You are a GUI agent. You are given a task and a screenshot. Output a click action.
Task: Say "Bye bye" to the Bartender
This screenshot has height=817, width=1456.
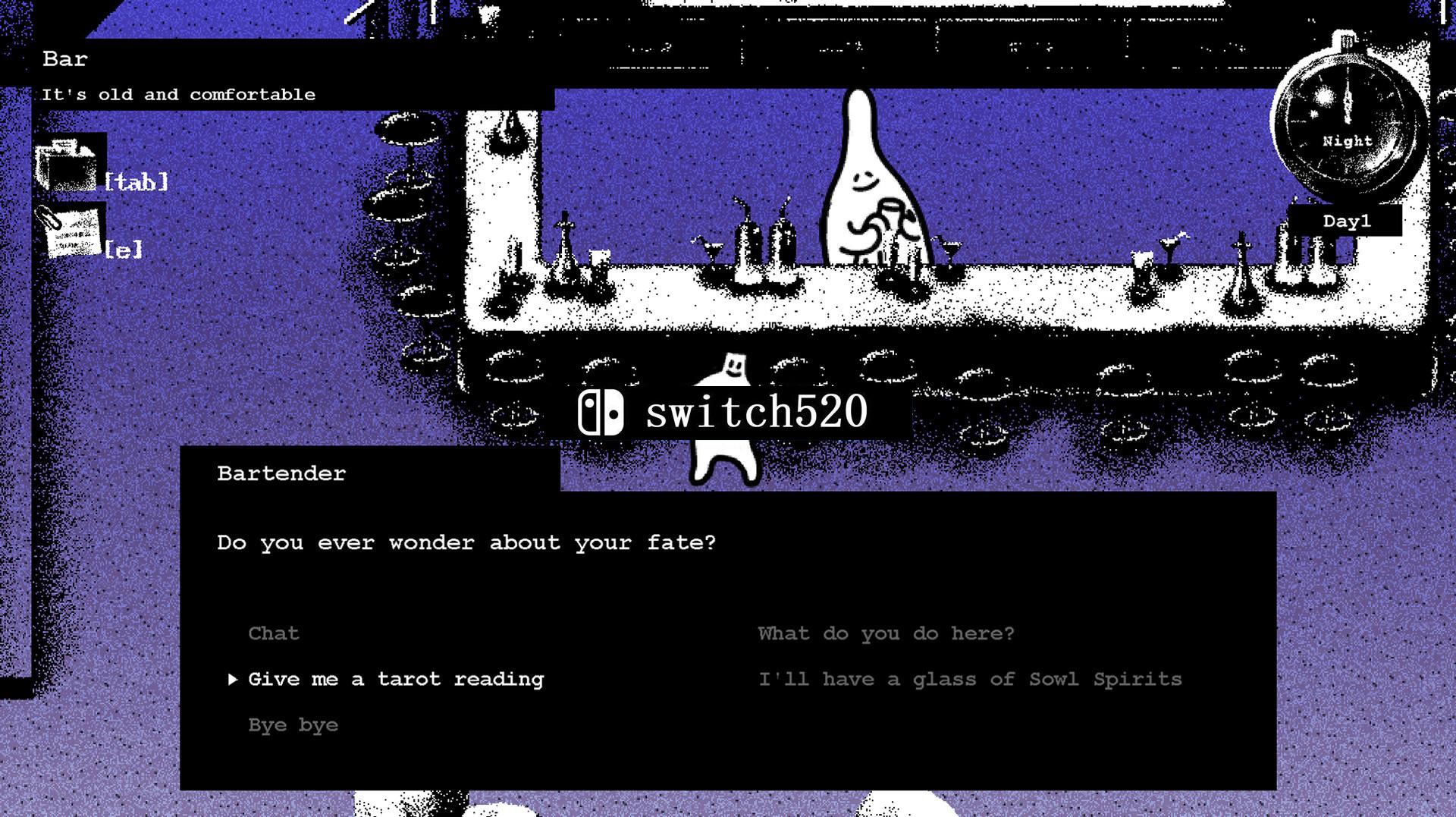(293, 725)
